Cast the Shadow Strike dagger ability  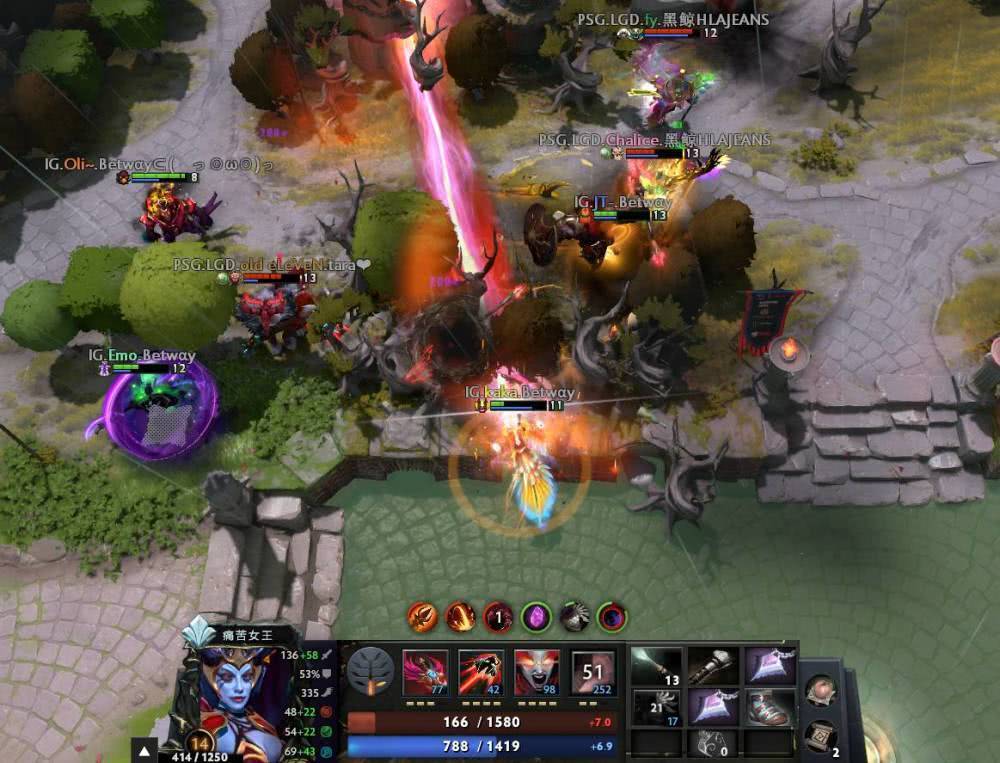point(423,671)
